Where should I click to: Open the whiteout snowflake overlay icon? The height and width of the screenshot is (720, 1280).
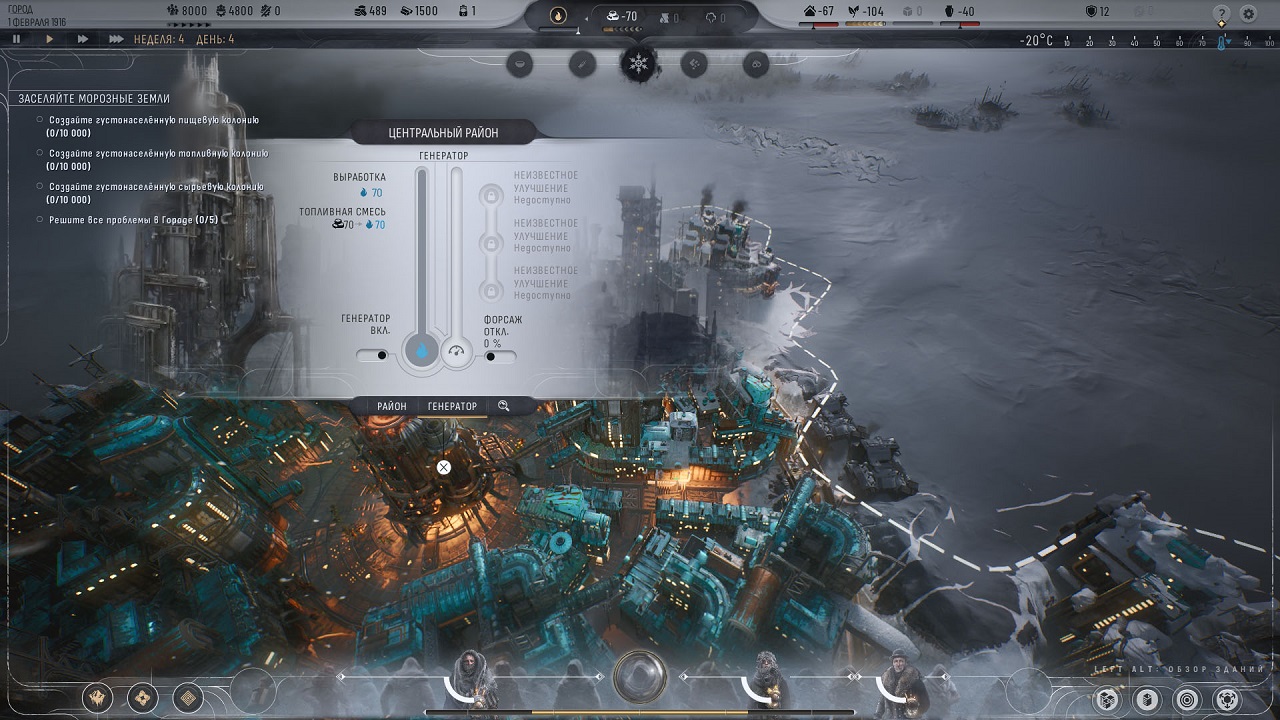(x=637, y=63)
